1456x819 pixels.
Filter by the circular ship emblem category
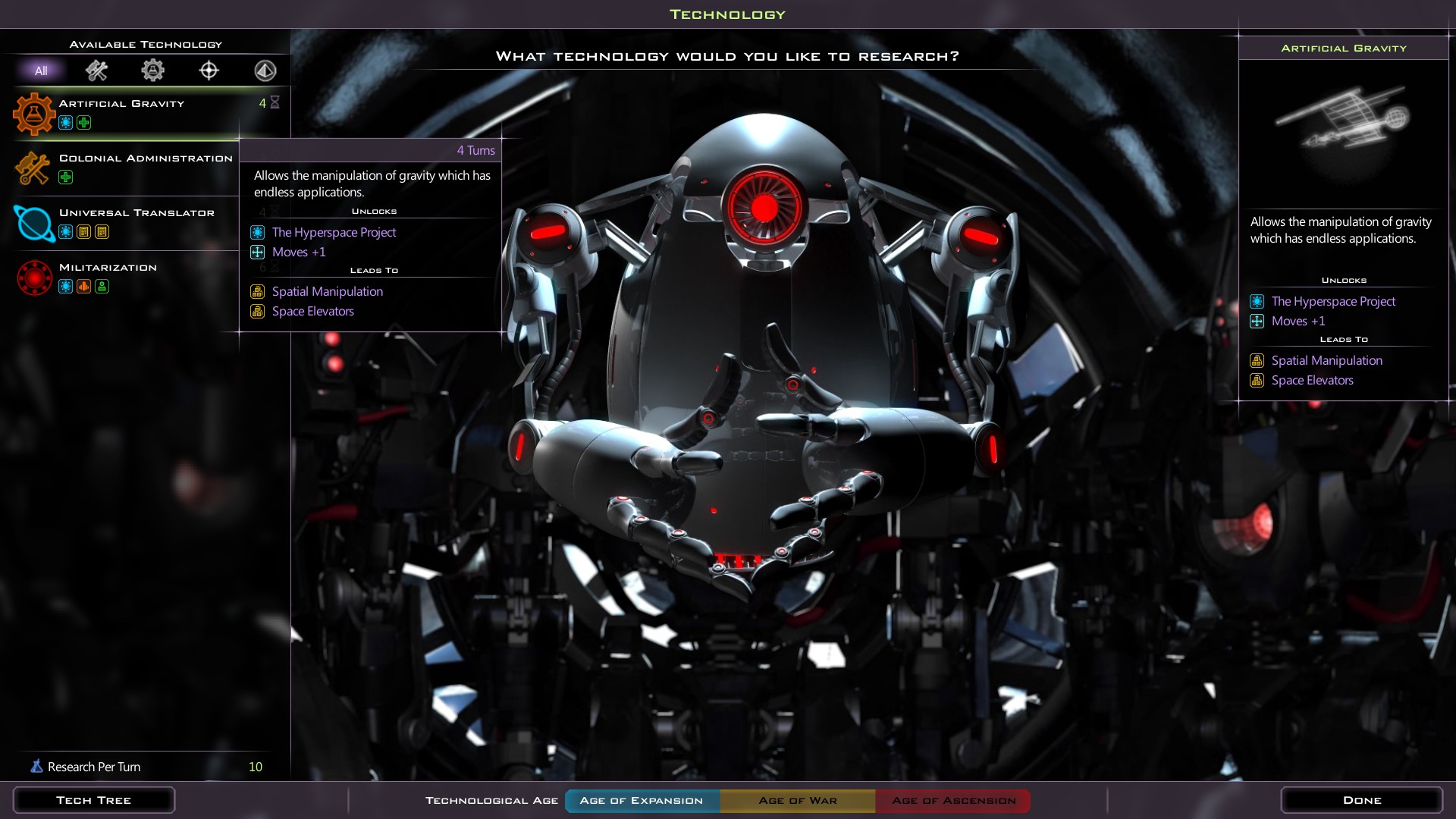pos(265,71)
